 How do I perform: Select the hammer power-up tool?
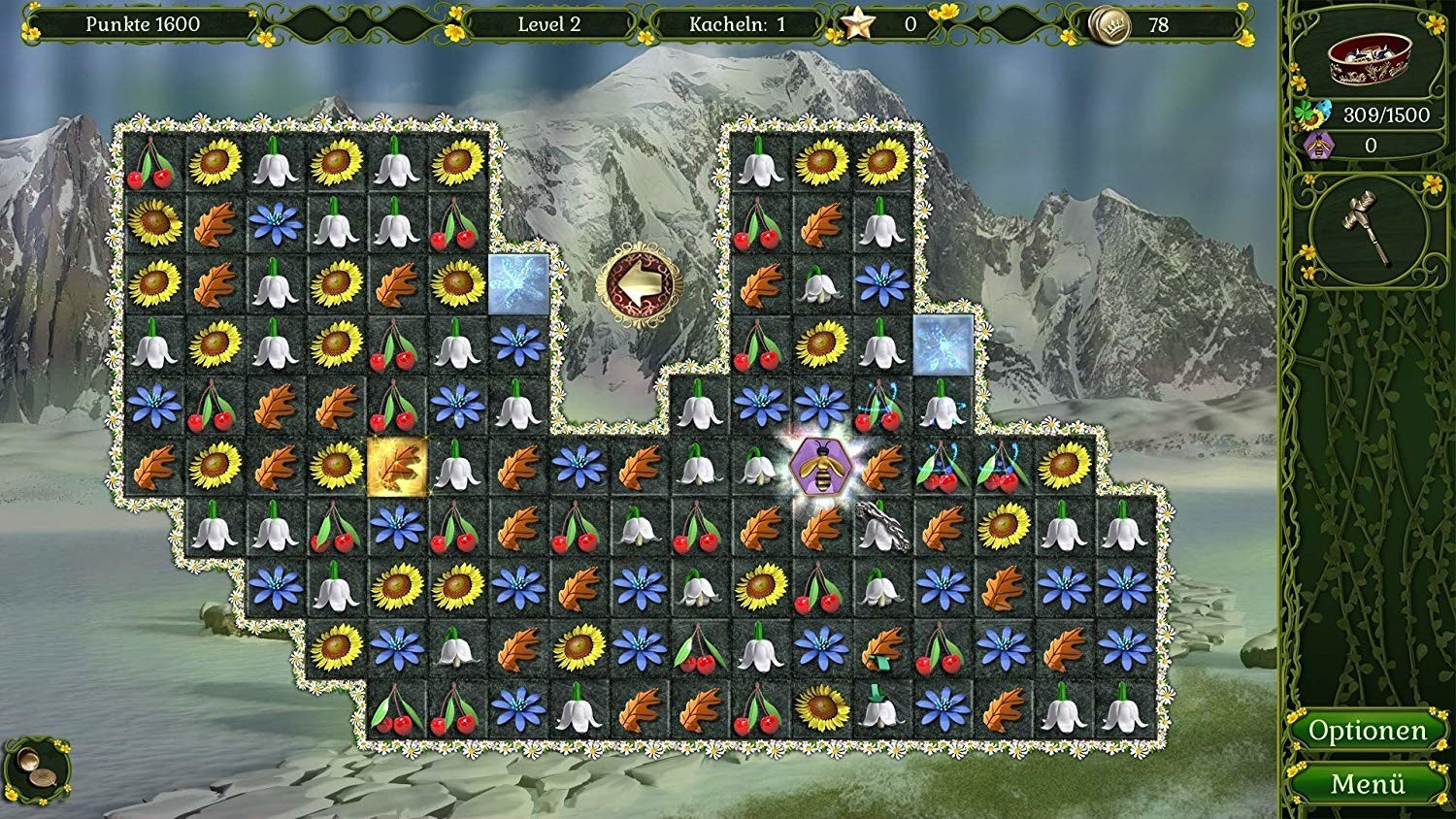pos(1367,229)
